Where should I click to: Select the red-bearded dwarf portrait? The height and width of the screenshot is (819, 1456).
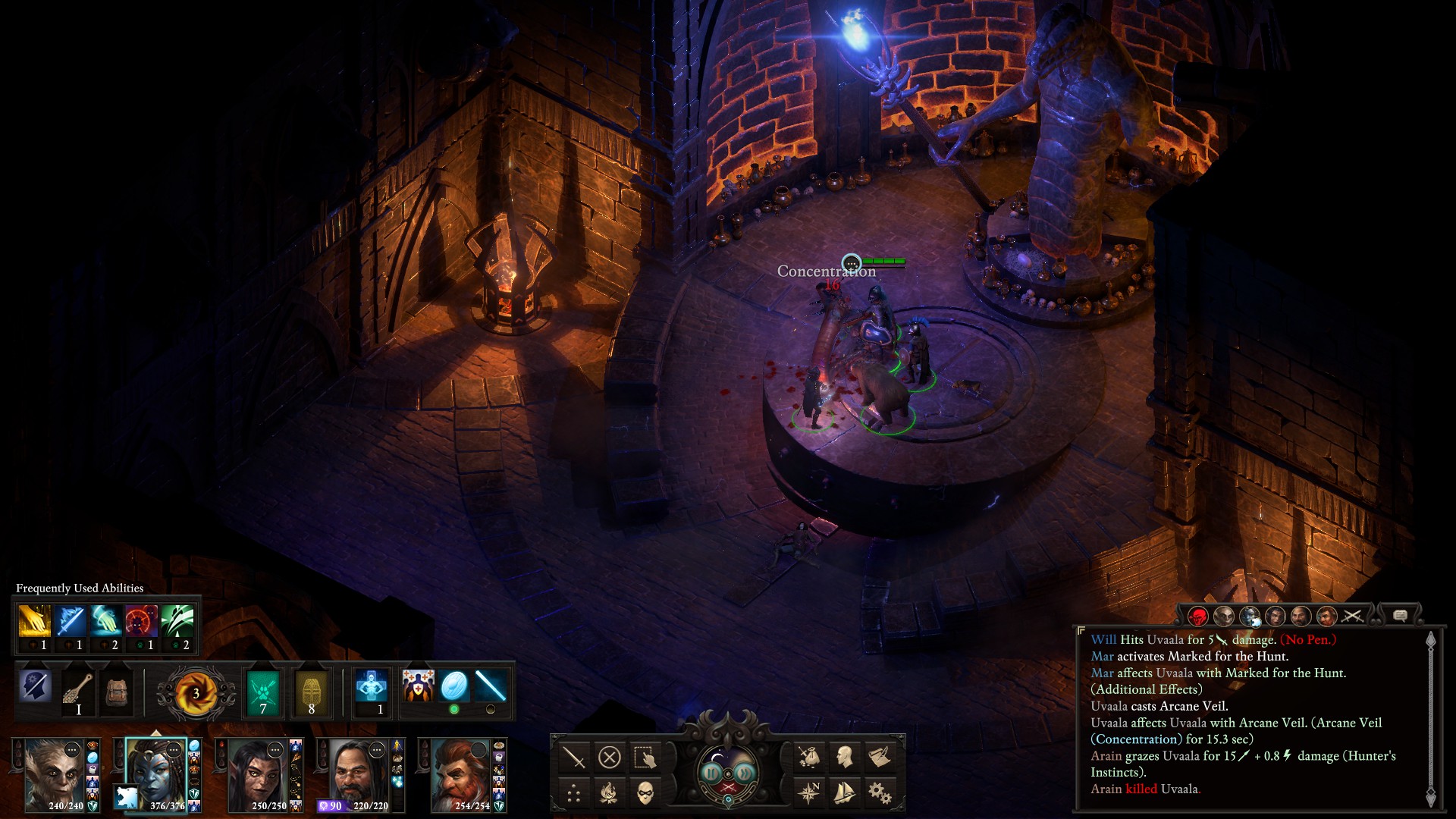462,775
